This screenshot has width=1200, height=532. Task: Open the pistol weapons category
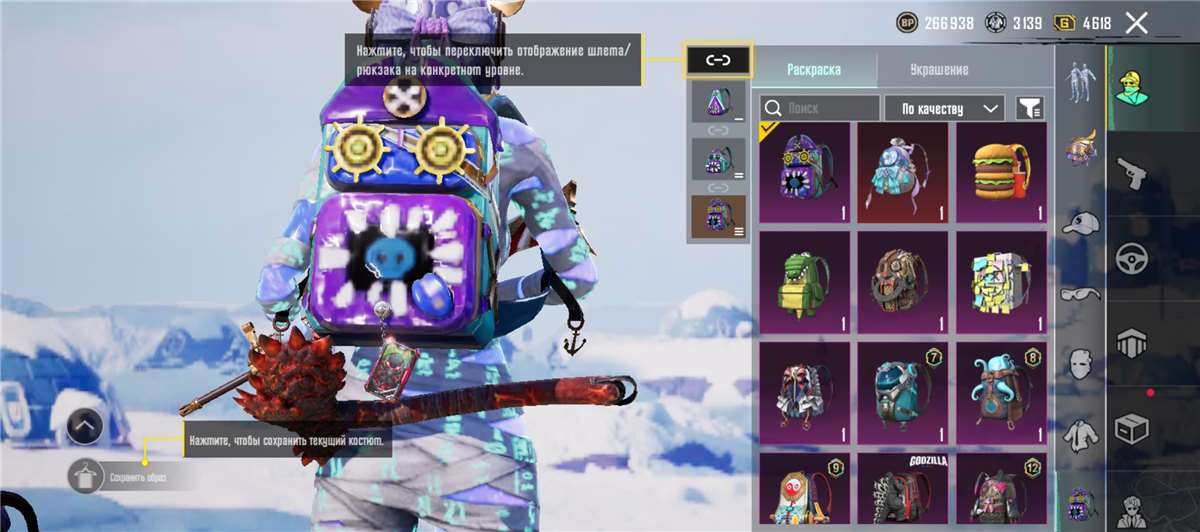click(1132, 172)
